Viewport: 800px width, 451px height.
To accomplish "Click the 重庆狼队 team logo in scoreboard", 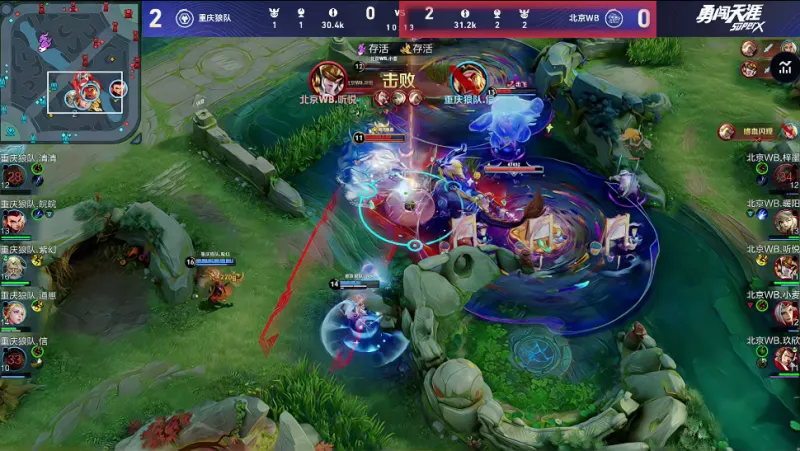I will point(184,18).
